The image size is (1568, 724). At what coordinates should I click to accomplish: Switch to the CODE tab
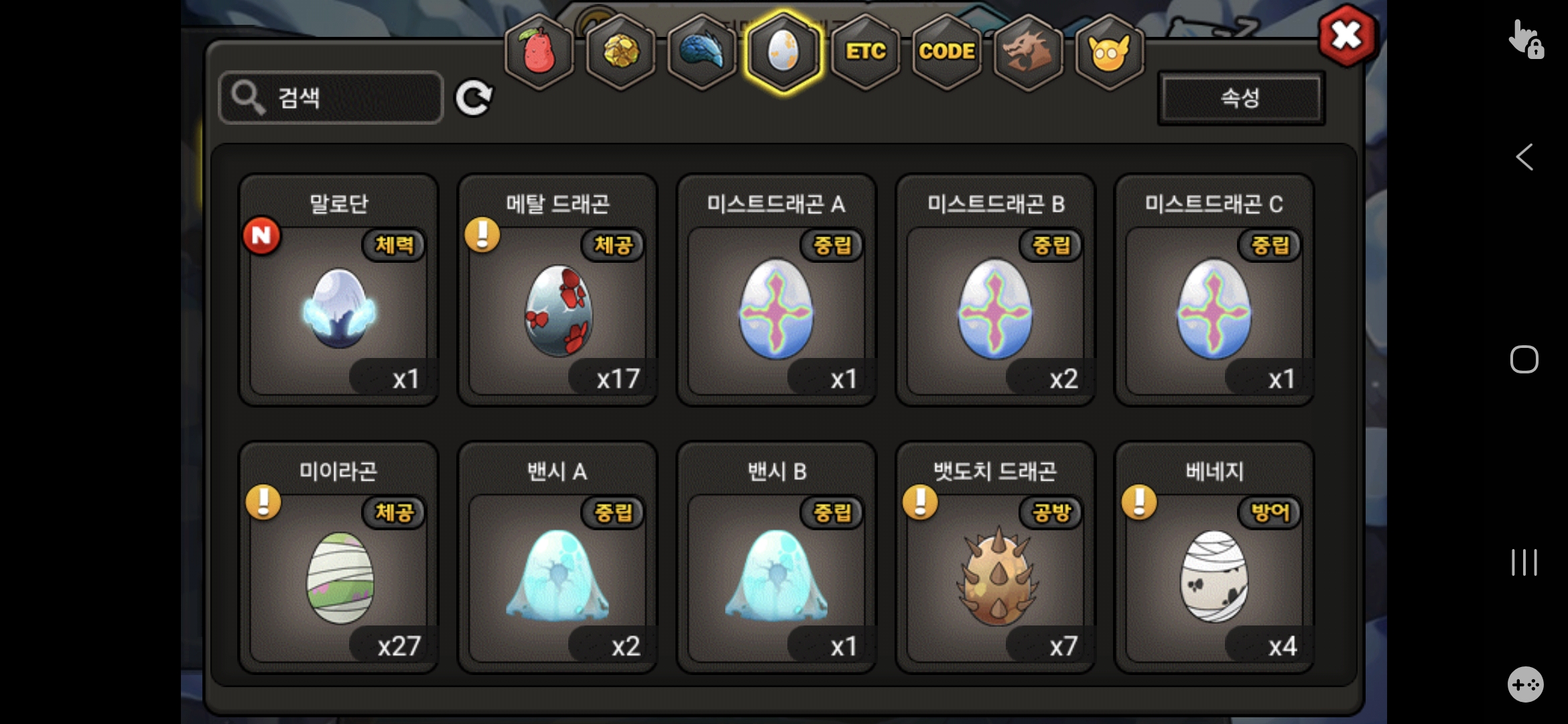[x=946, y=52]
